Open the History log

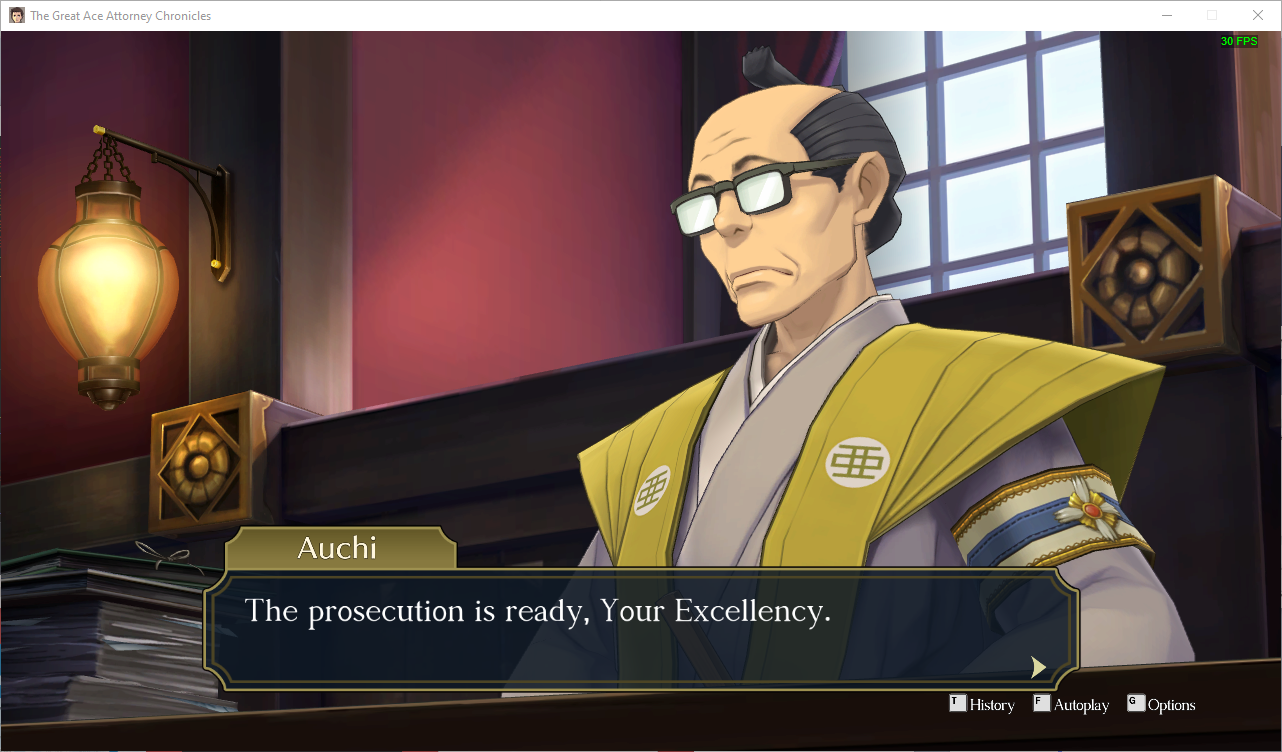(982, 705)
